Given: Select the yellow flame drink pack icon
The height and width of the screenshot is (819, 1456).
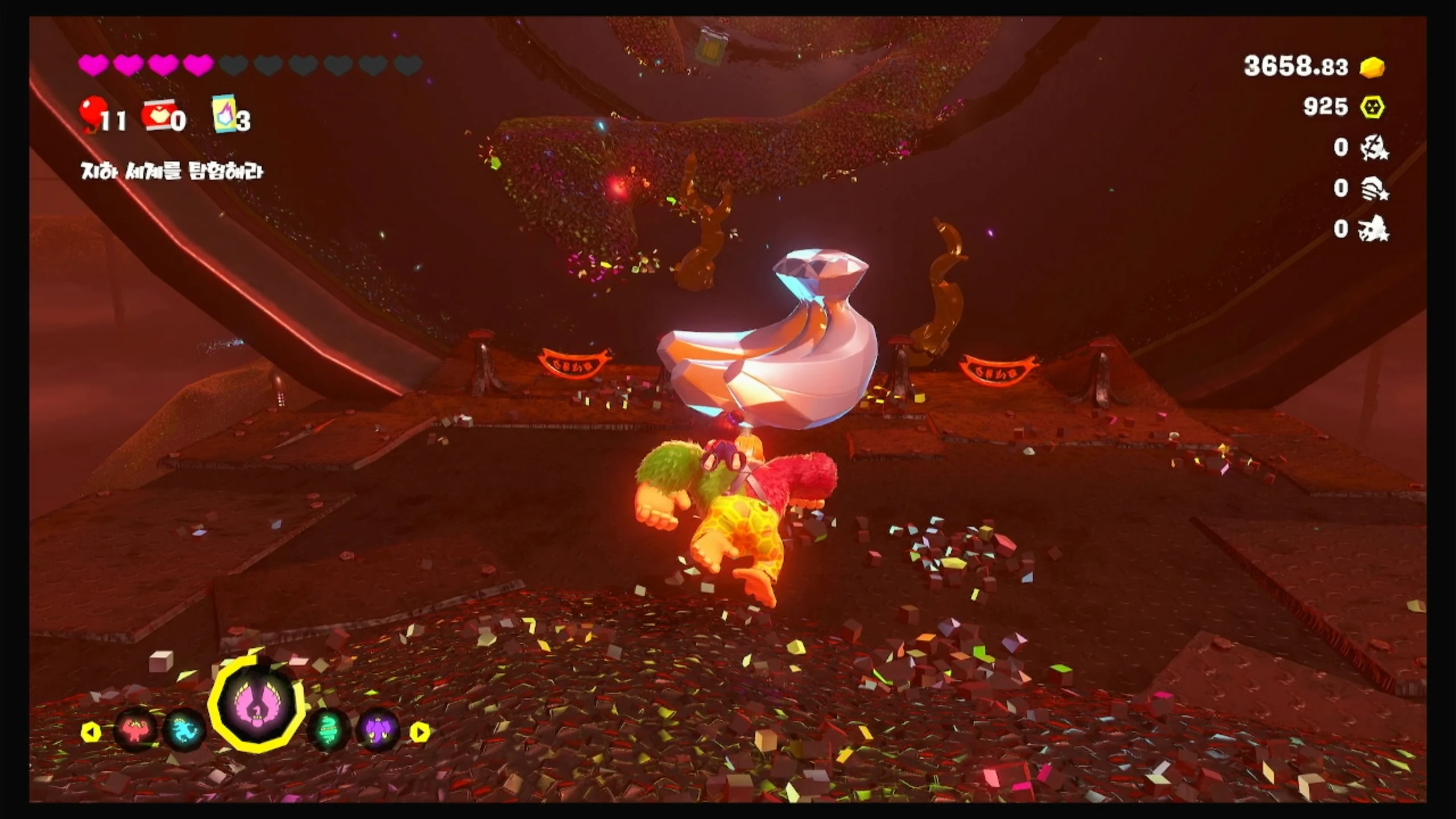Looking at the screenshot, I should coord(224,114).
